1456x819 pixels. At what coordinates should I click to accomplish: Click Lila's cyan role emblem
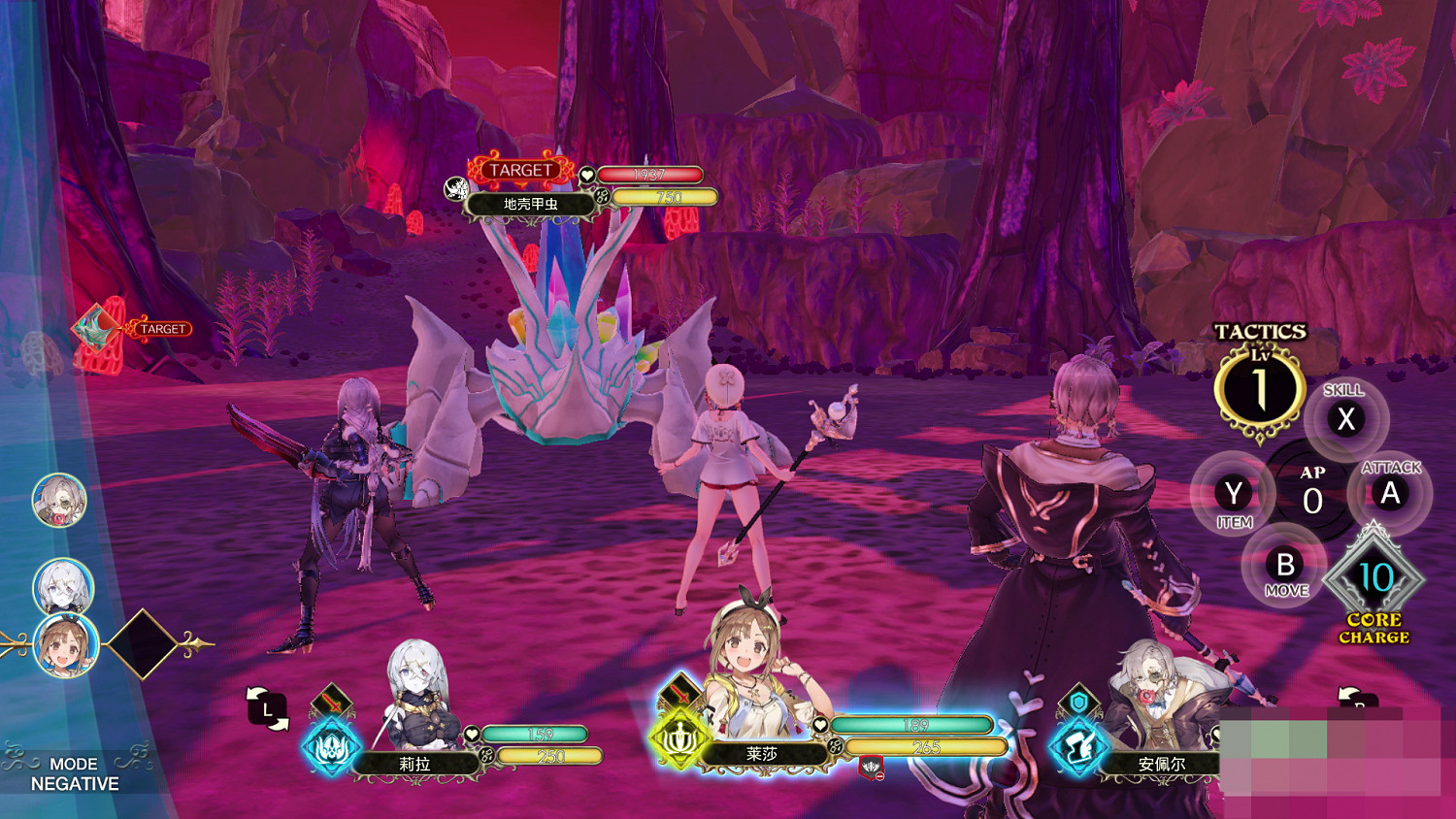coord(332,748)
